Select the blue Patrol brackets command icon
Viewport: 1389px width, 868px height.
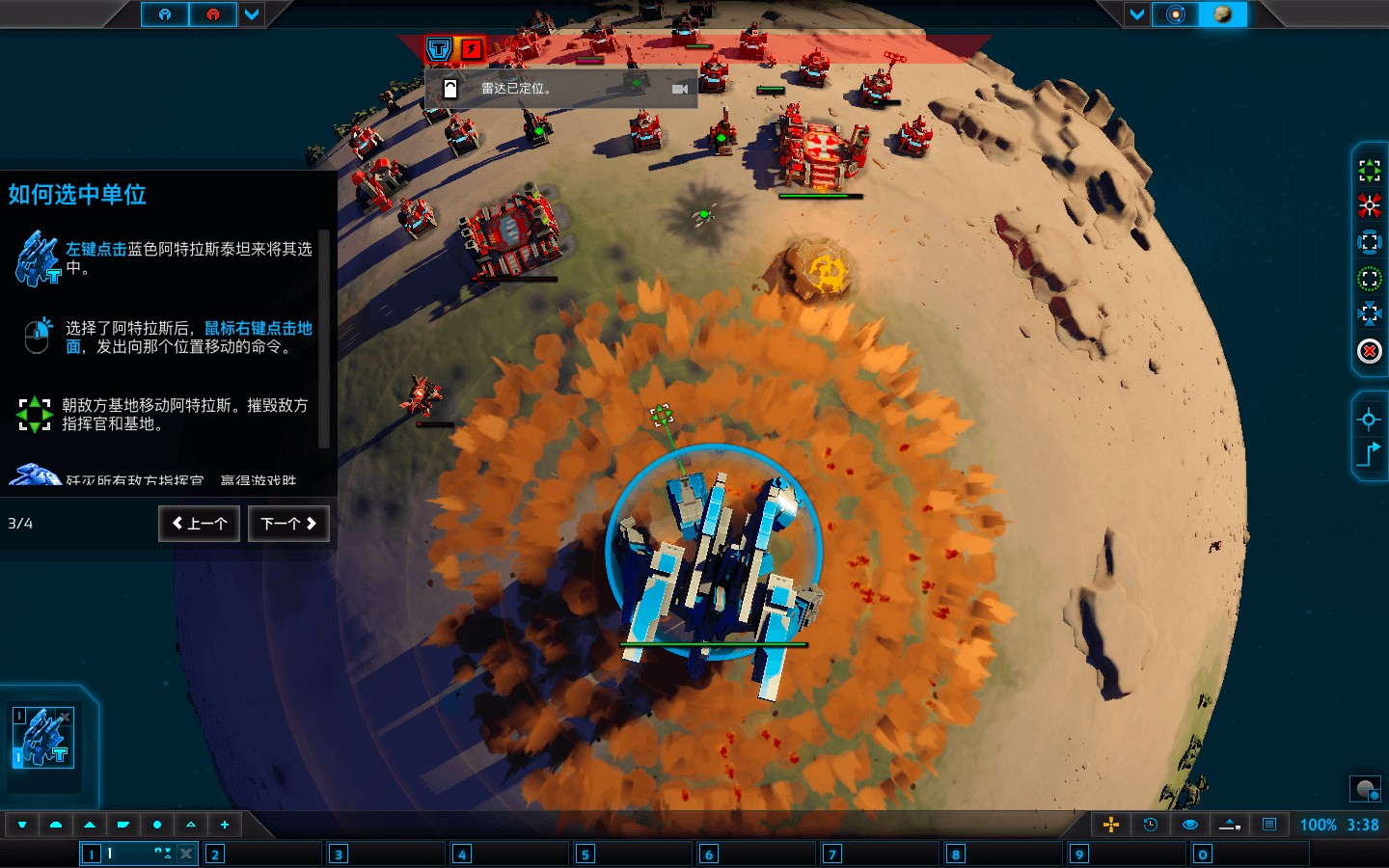(x=1371, y=241)
